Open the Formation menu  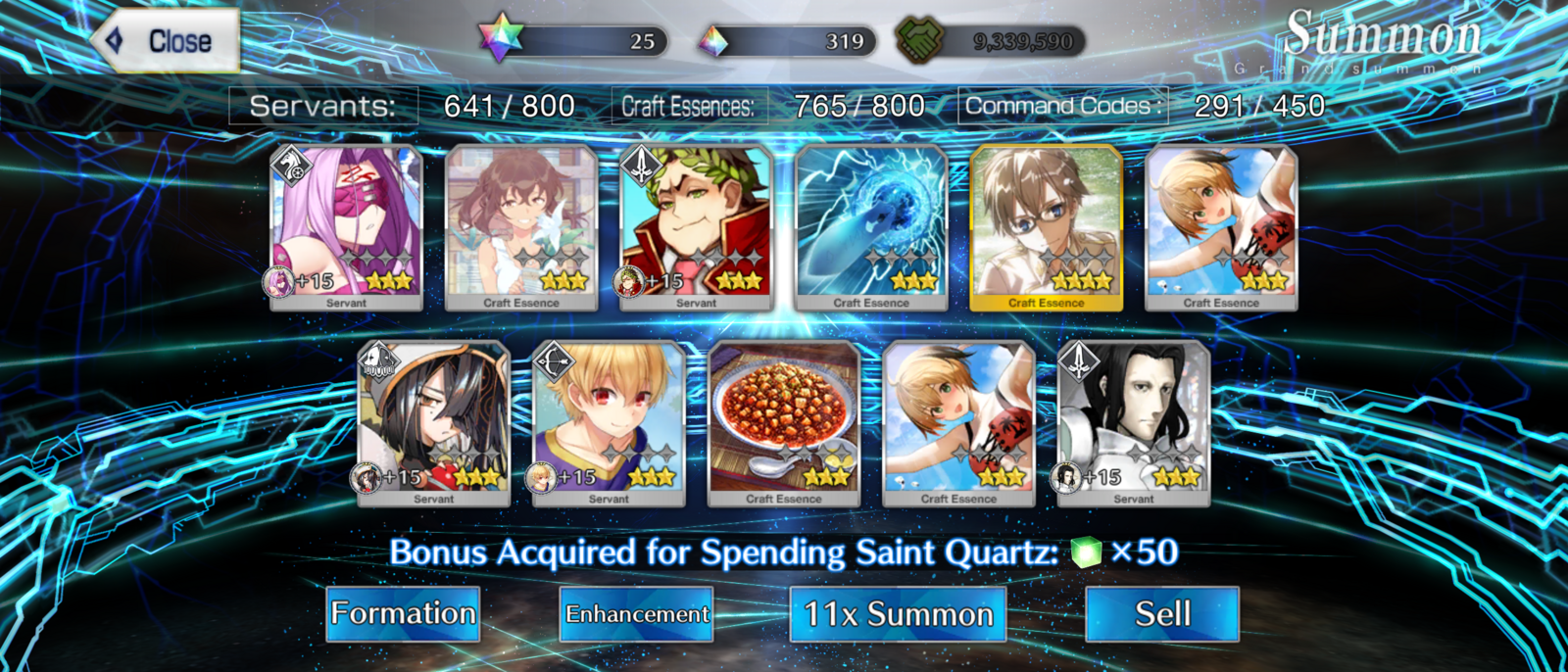(403, 614)
